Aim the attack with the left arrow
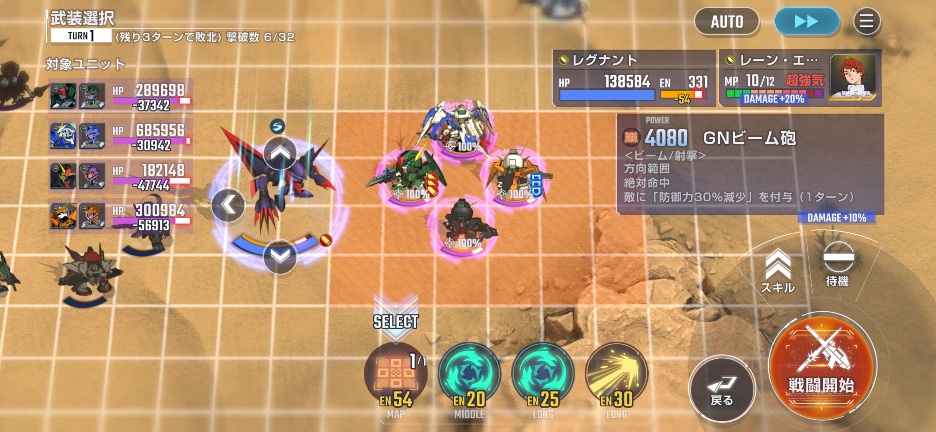 tap(228, 205)
